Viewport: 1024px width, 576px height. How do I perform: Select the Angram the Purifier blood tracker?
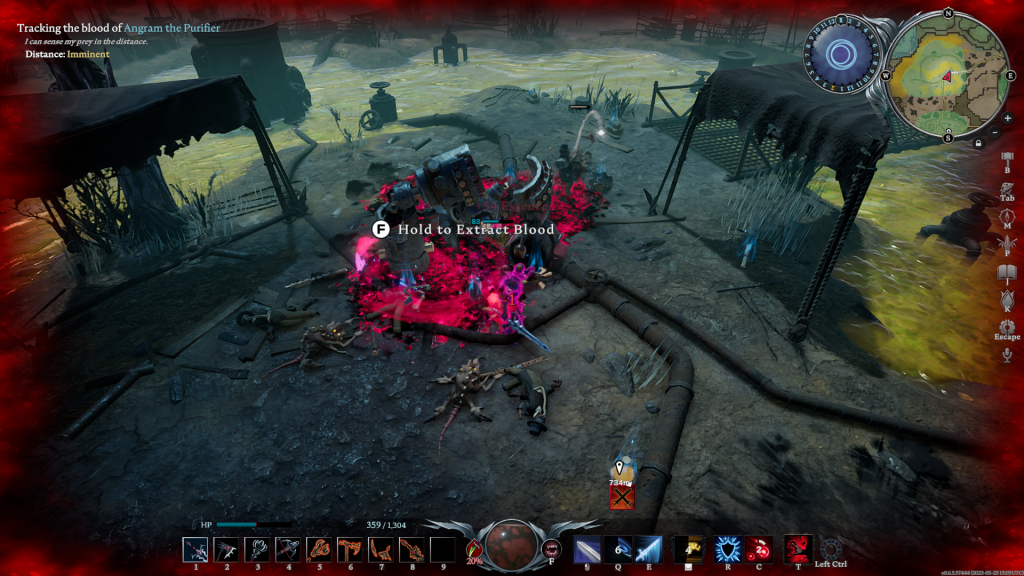pos(118,28)
